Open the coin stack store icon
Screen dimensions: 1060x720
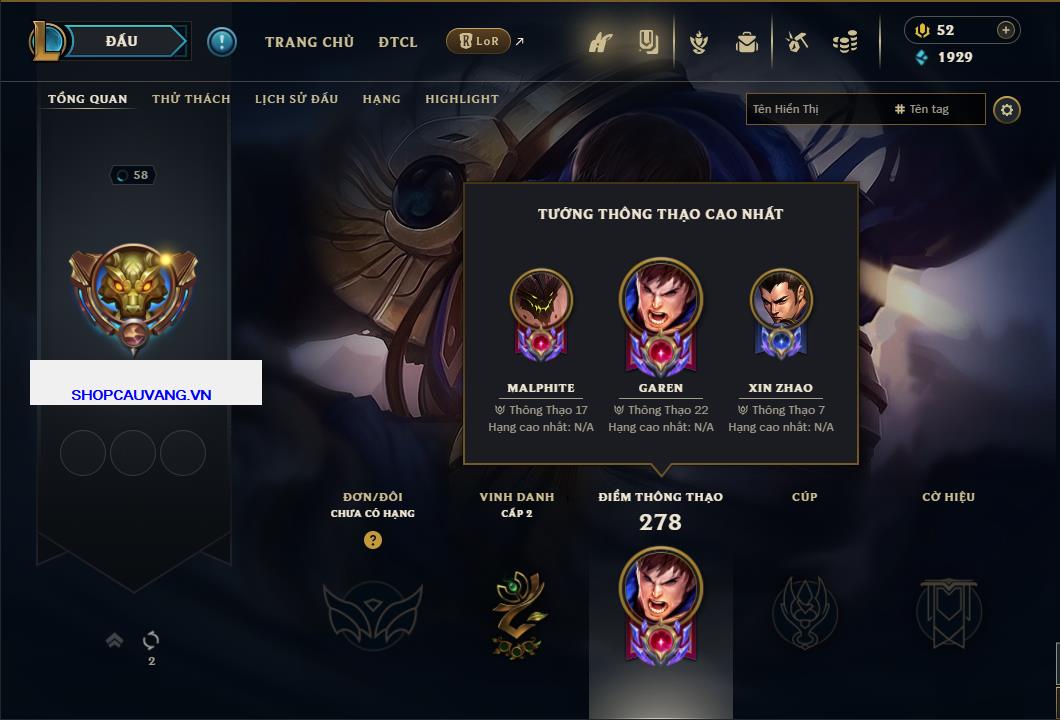coord(845,42)
